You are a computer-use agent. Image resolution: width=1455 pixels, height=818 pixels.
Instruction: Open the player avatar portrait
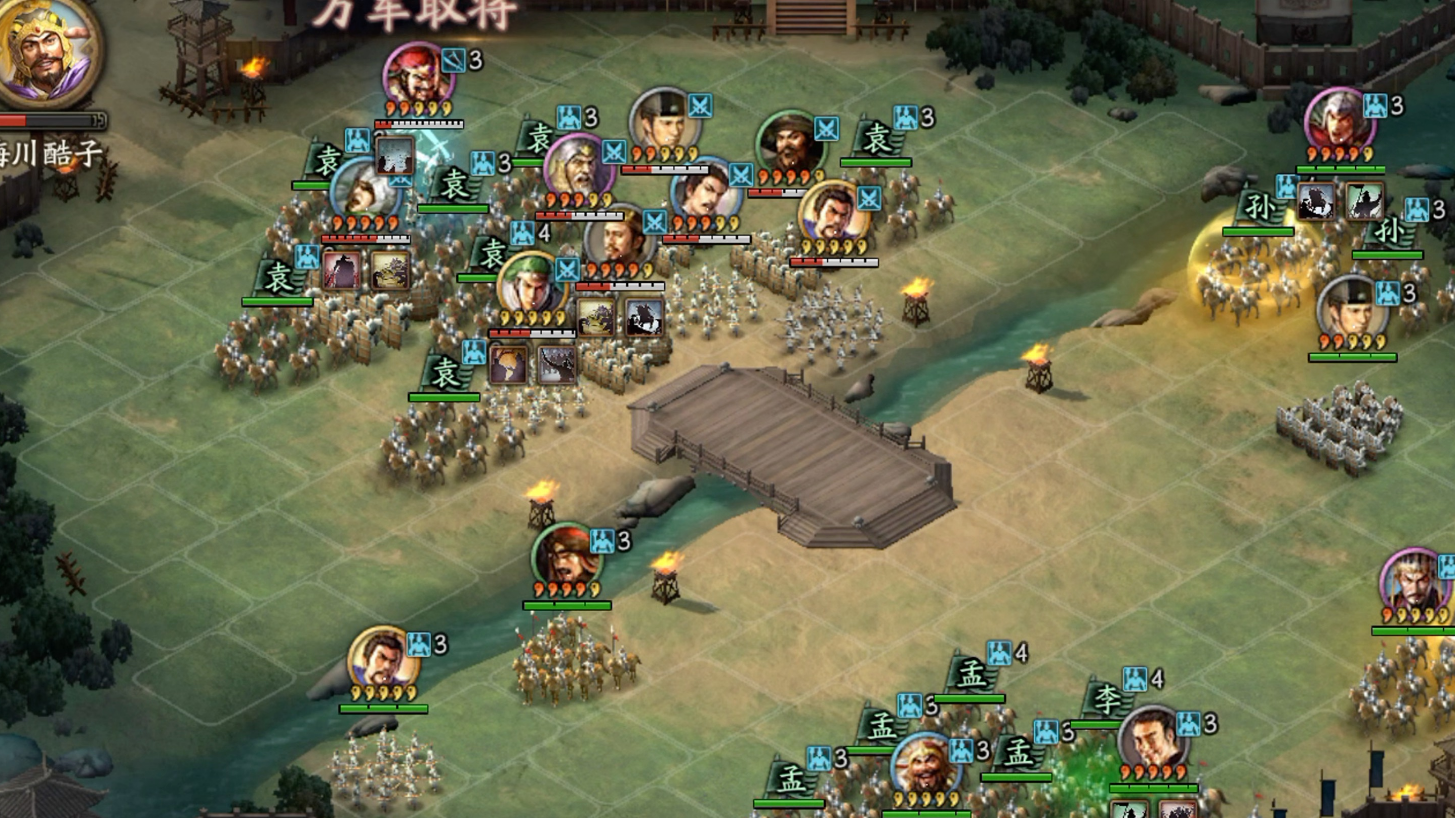[46, 50]
